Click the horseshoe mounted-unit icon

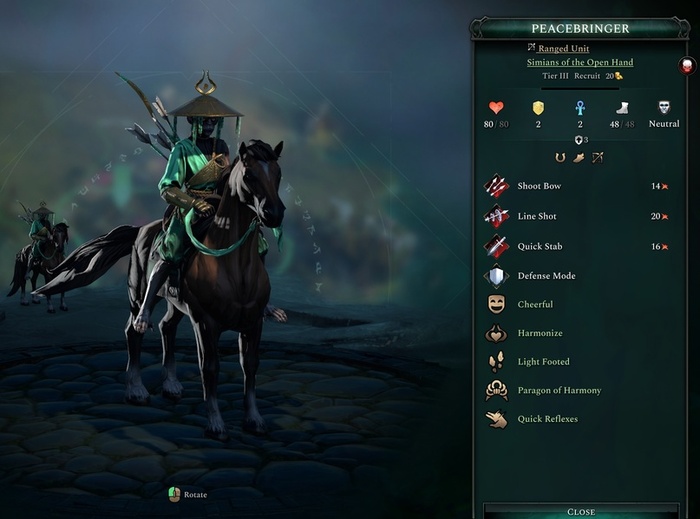pos(560,157)
